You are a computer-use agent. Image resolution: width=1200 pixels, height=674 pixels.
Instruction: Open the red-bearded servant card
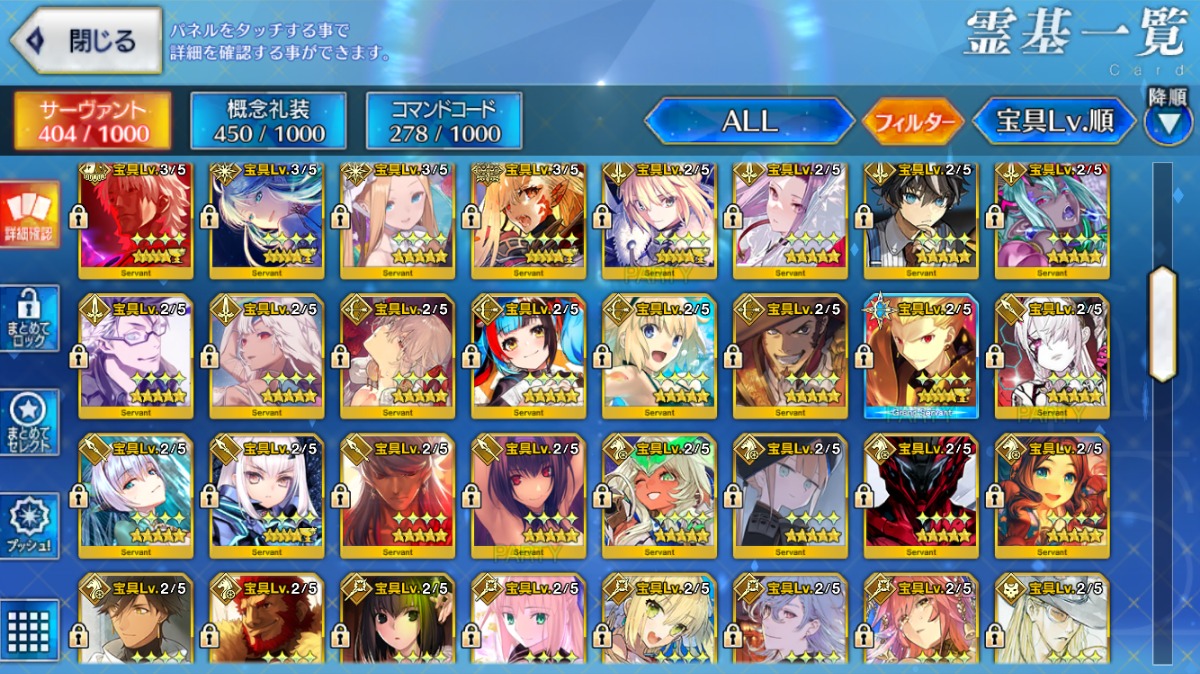coord(267,622)
